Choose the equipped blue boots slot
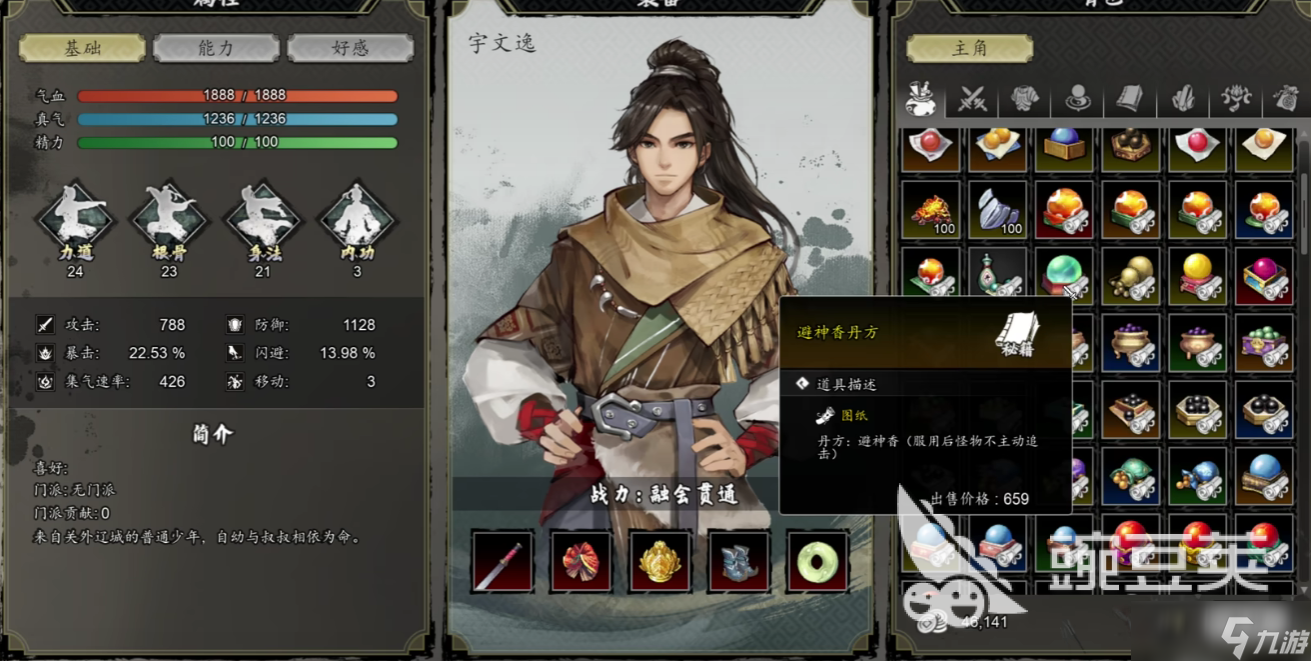 [x=739, y=561]
